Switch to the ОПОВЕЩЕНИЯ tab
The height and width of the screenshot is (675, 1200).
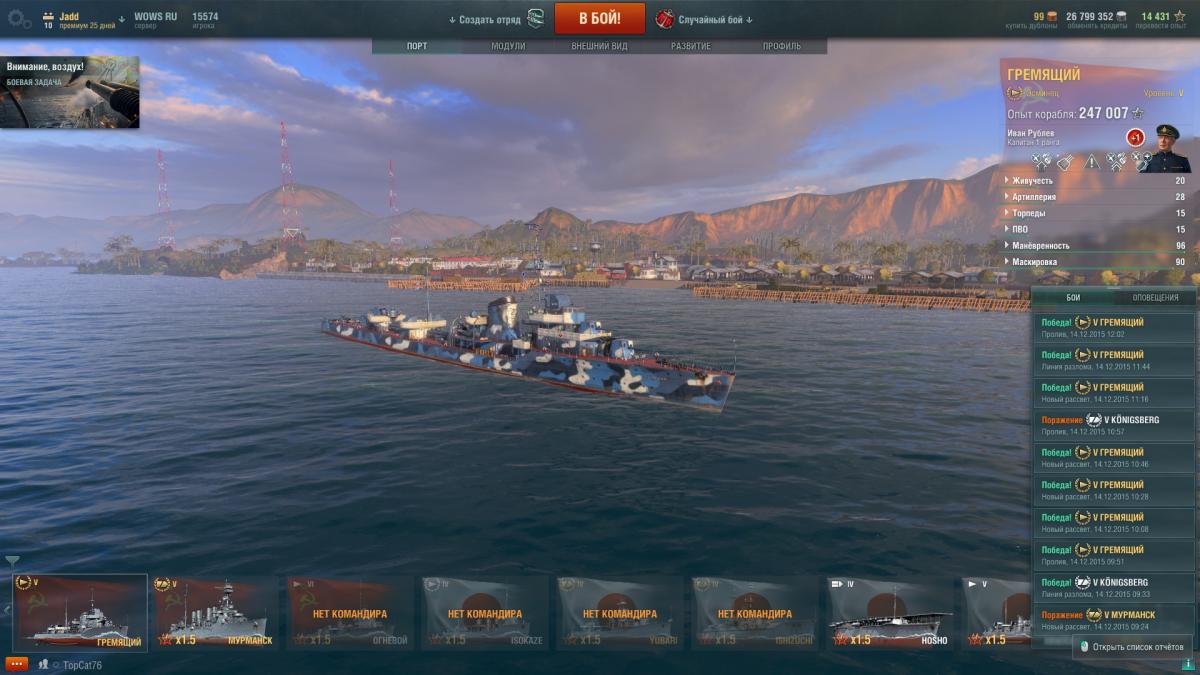click(1154, 298)
